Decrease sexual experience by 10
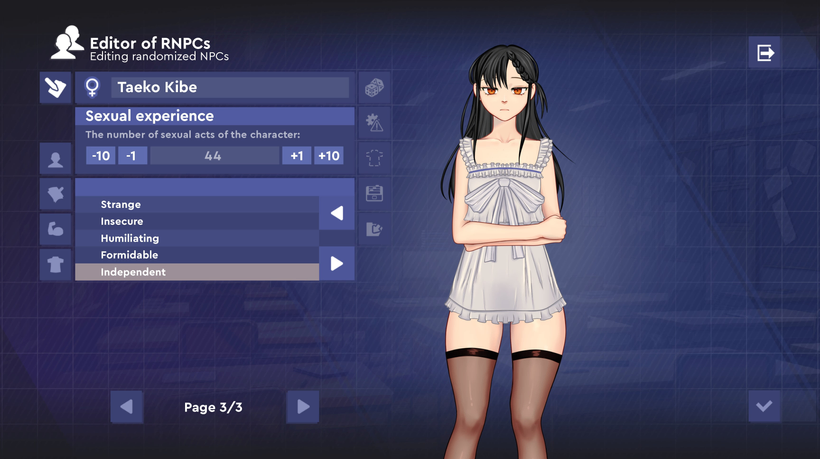820x459 pixels. (100, 155)
